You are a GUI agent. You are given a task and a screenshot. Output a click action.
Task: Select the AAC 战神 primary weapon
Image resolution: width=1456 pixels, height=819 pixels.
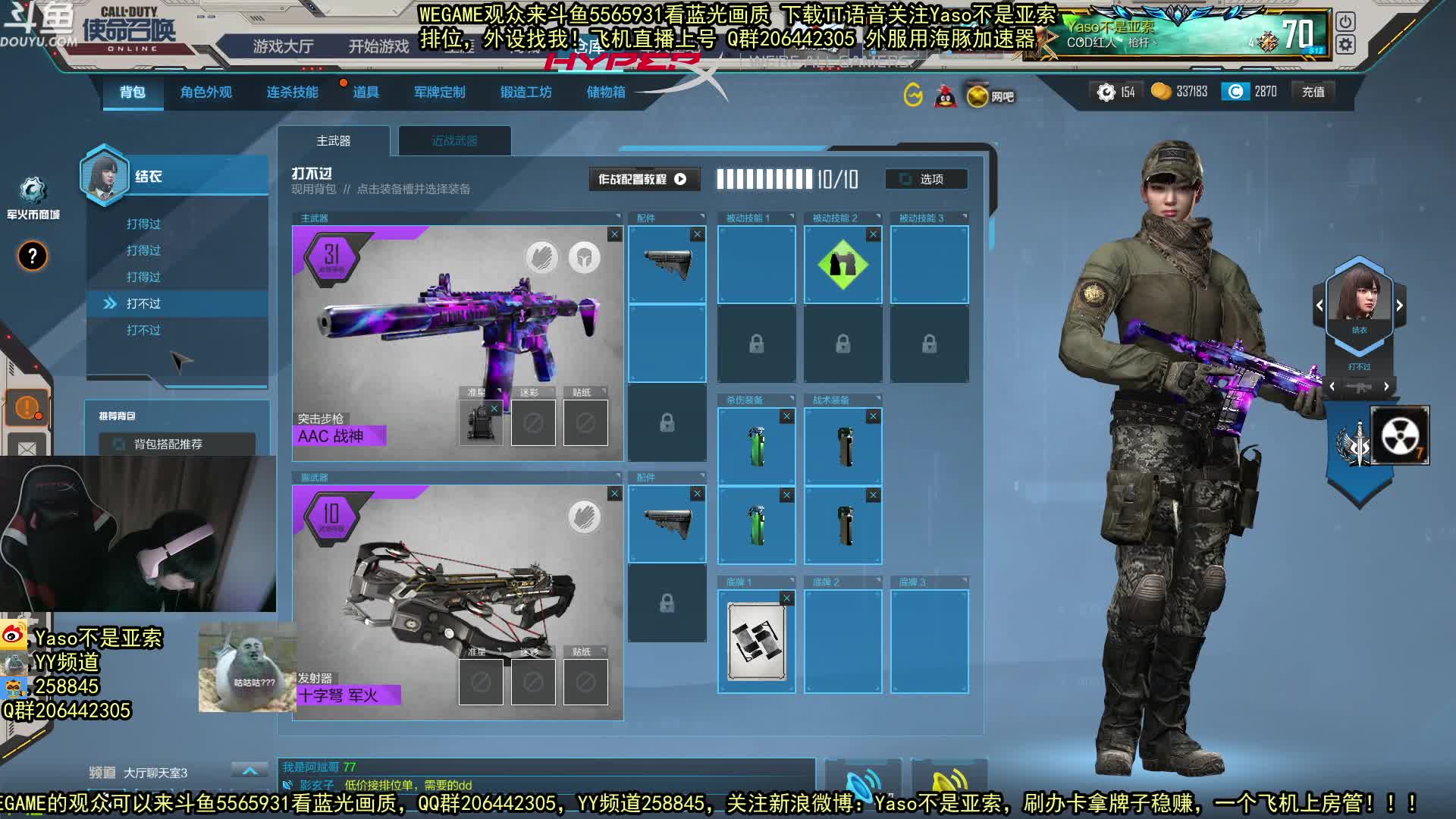pos(457,341)
